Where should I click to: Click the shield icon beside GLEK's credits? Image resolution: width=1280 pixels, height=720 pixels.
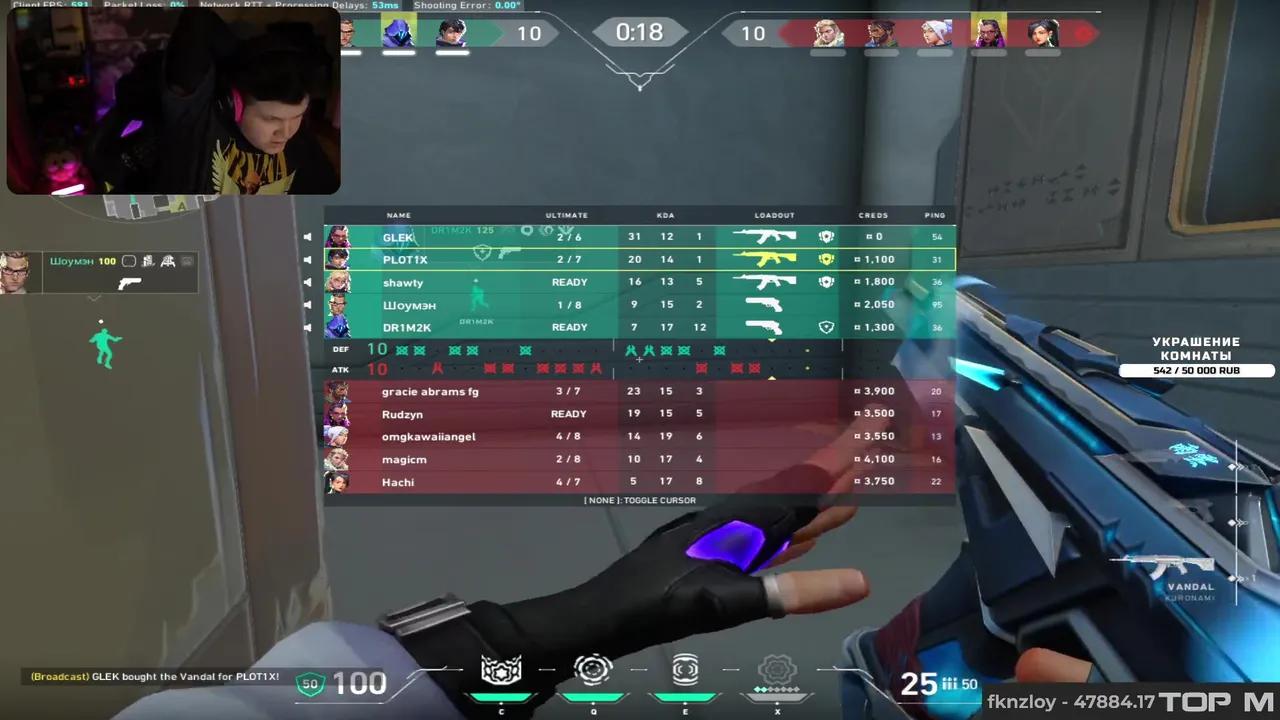pyautogui.click(x=826, y=236)
